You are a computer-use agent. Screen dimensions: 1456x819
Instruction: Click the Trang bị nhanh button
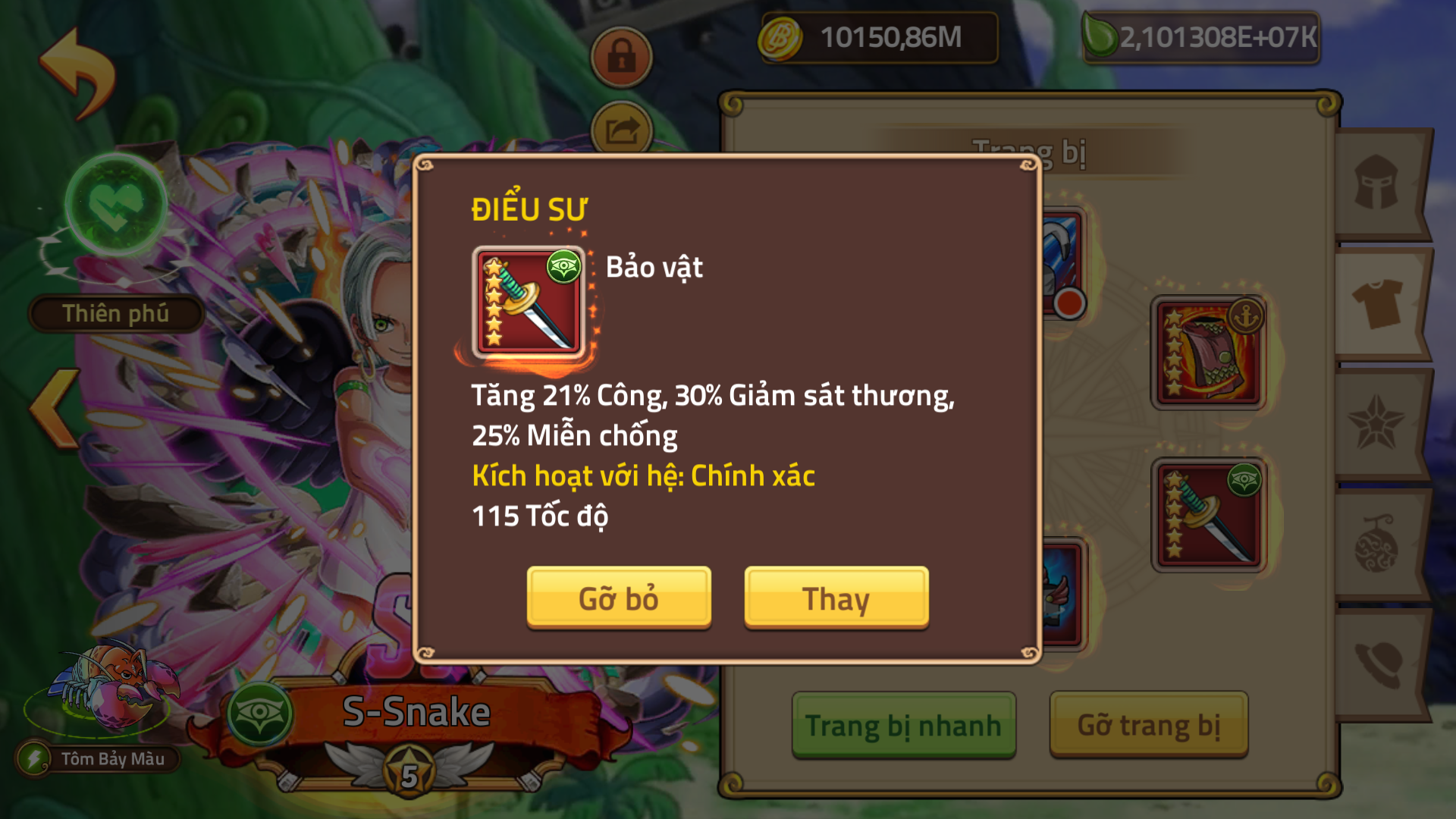[x=903, y=724]
